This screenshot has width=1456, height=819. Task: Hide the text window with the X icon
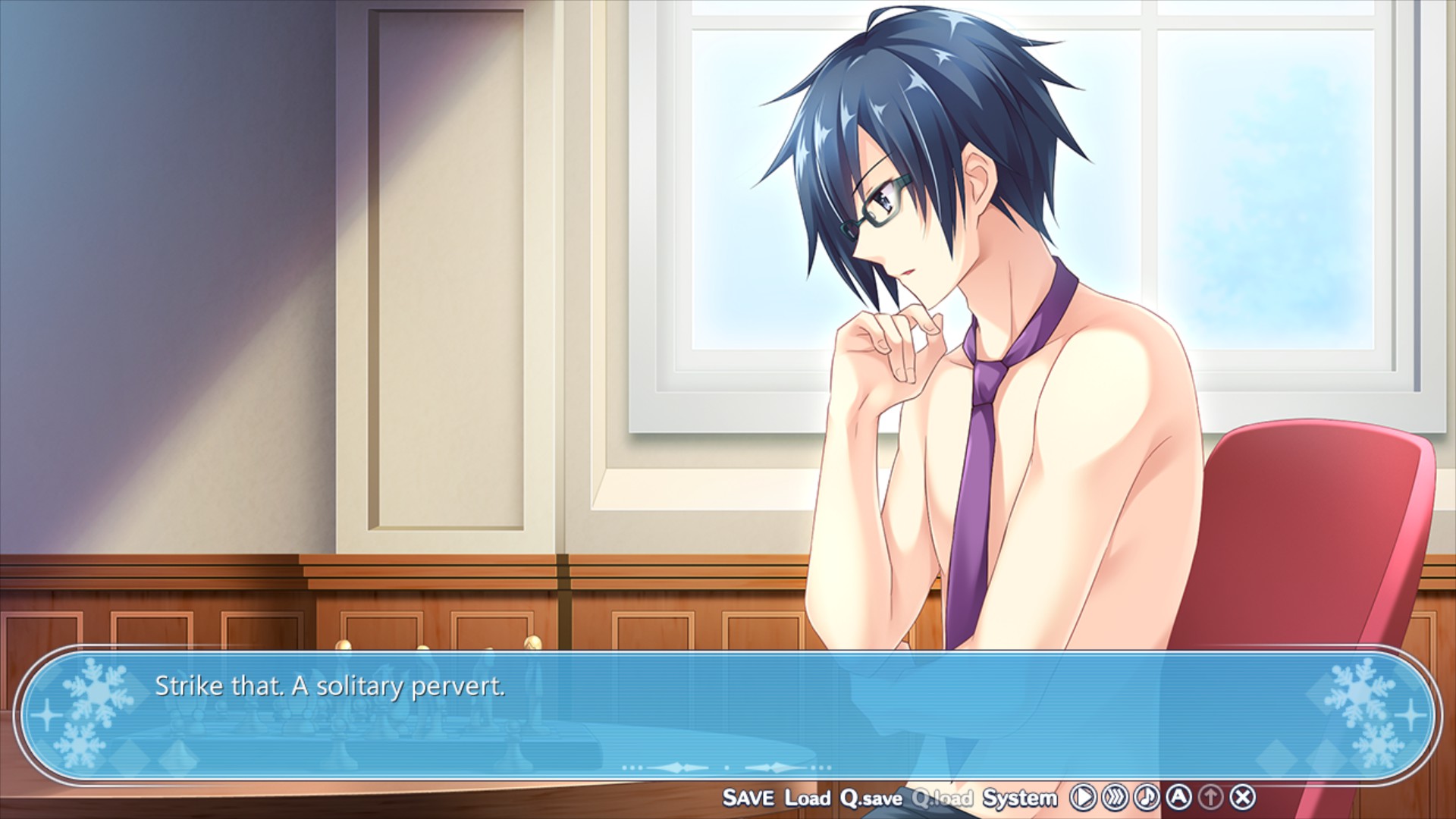click(1242, 797)
